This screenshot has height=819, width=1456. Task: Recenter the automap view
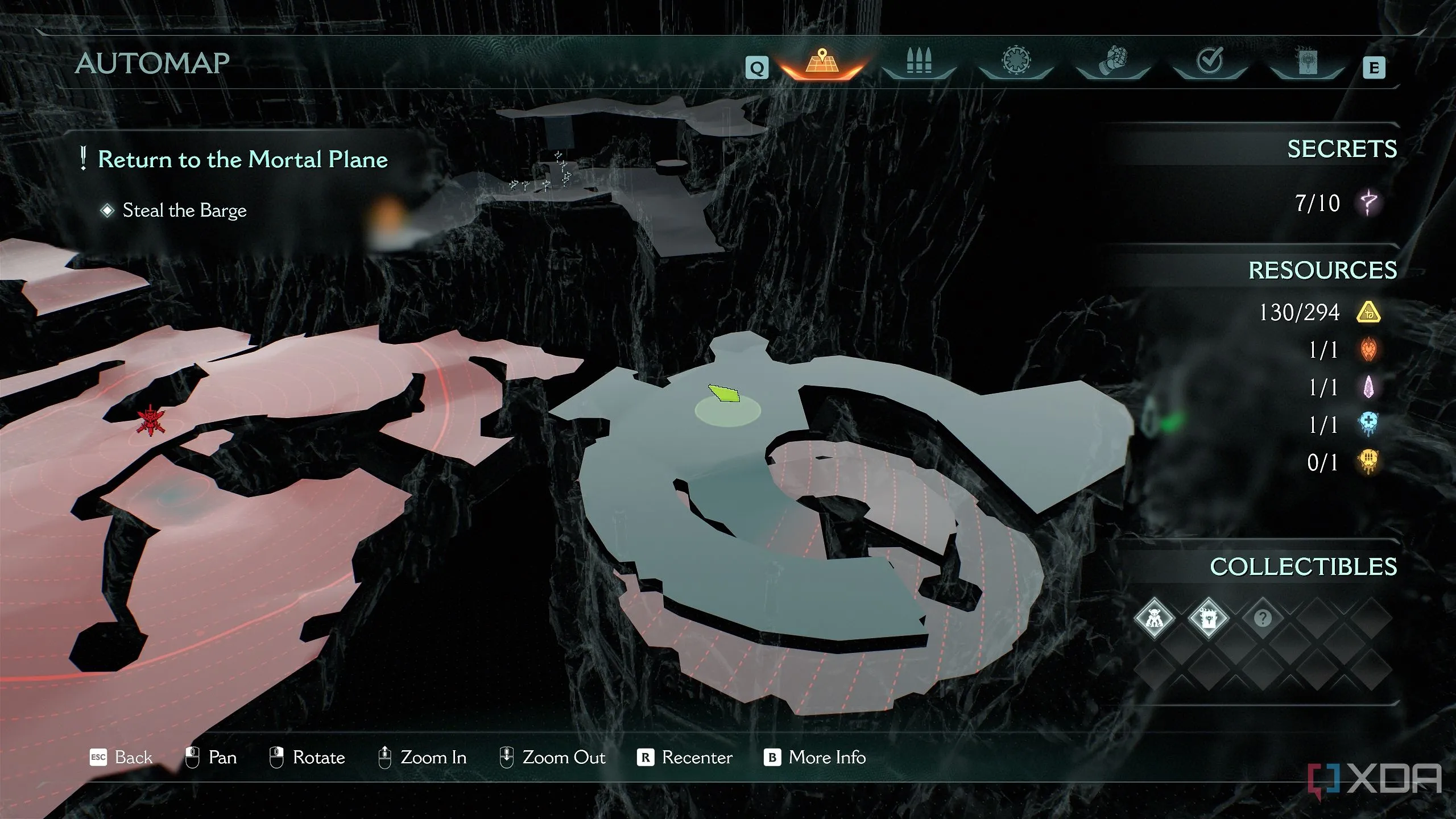click(x=685, y=758)
